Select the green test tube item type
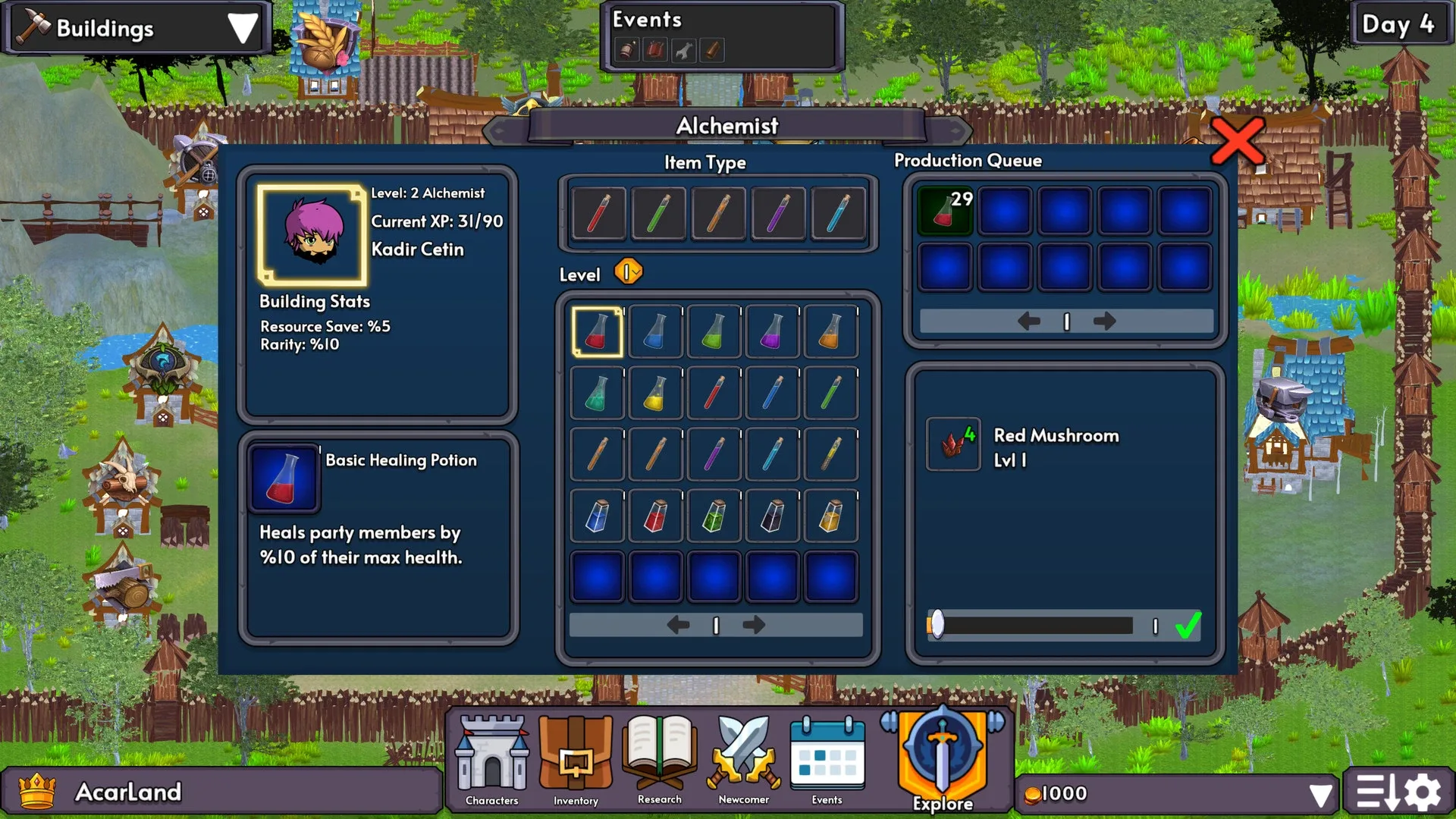1456x819 pixels. (657, 213)
